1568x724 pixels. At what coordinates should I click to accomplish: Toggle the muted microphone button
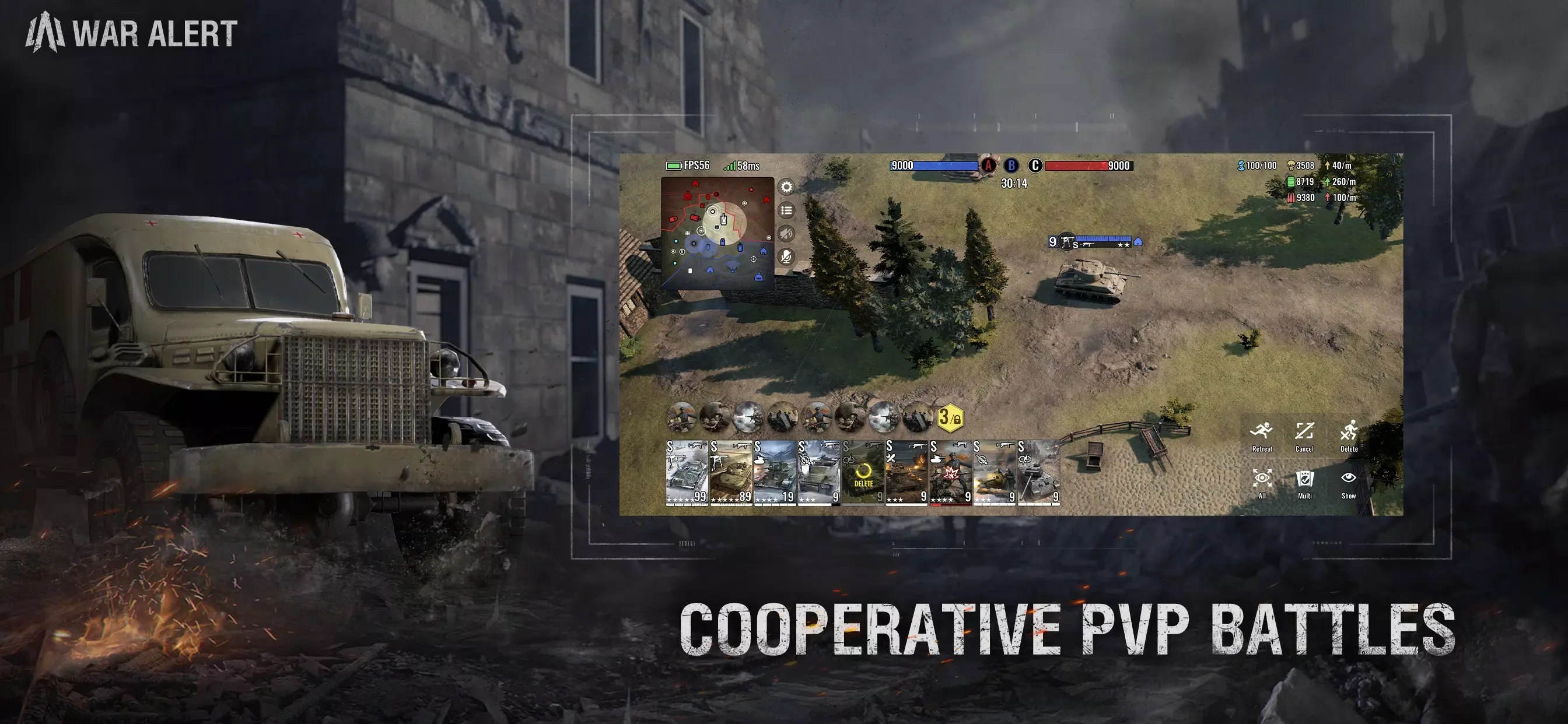pos(786,256)
